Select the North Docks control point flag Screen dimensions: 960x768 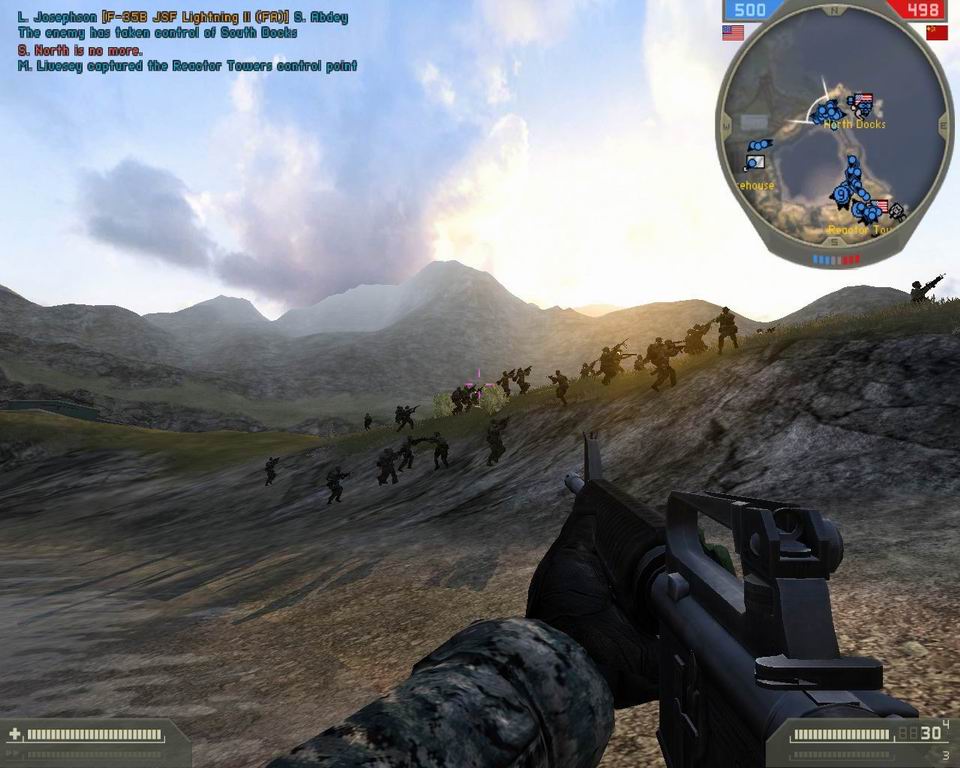coord(863,101)
